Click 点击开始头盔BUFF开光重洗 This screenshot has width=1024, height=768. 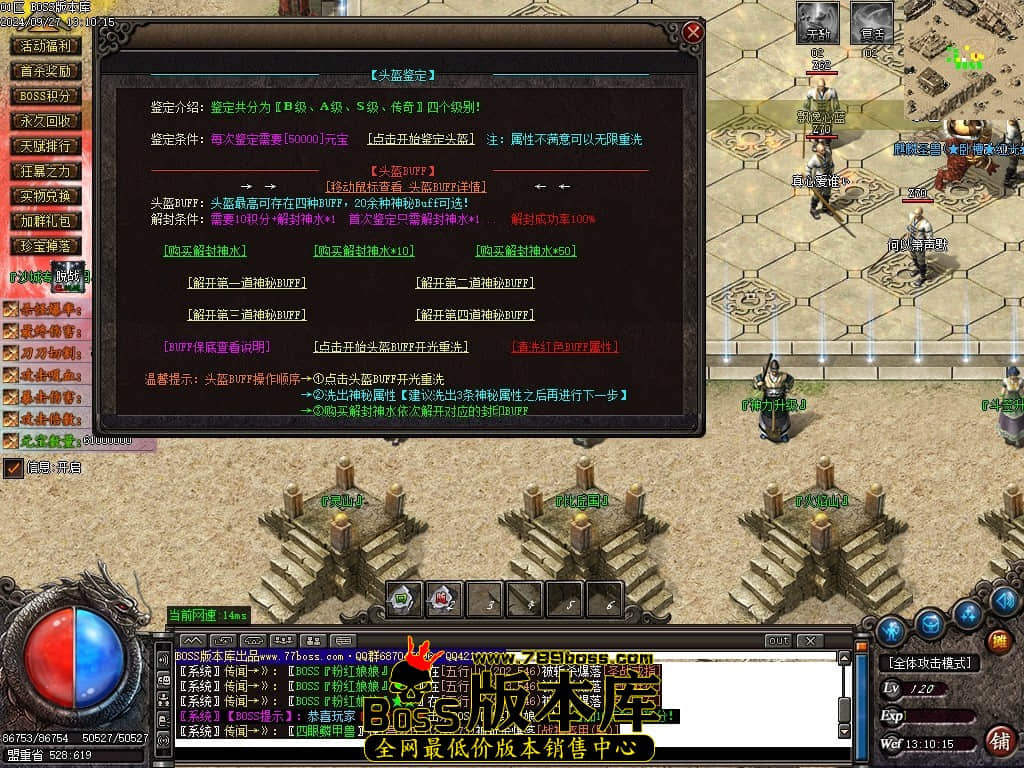click(x=390, y=347)
